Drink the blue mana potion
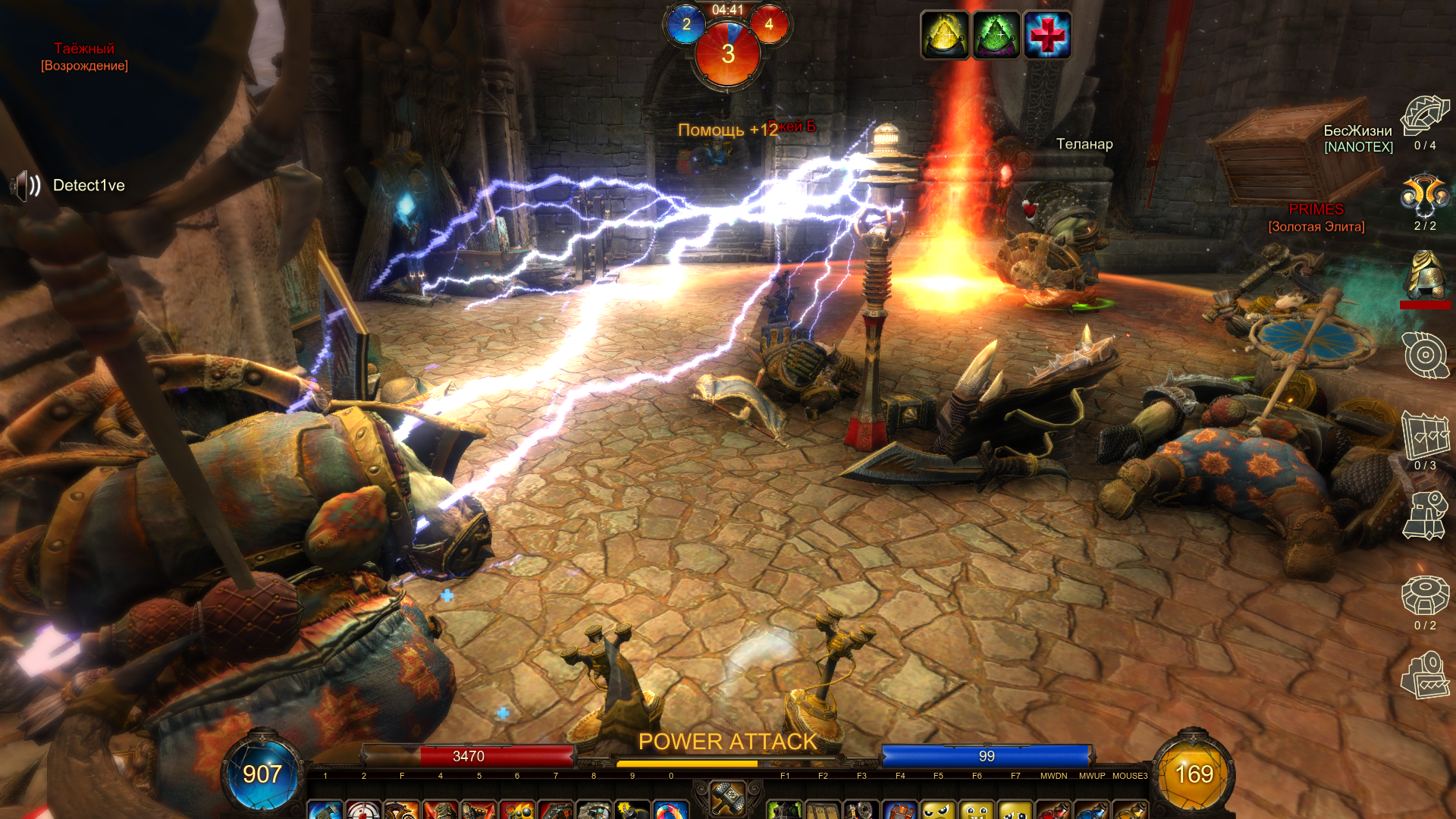The width and height of the screenshot is (1456, 819). click(1092, 811)
